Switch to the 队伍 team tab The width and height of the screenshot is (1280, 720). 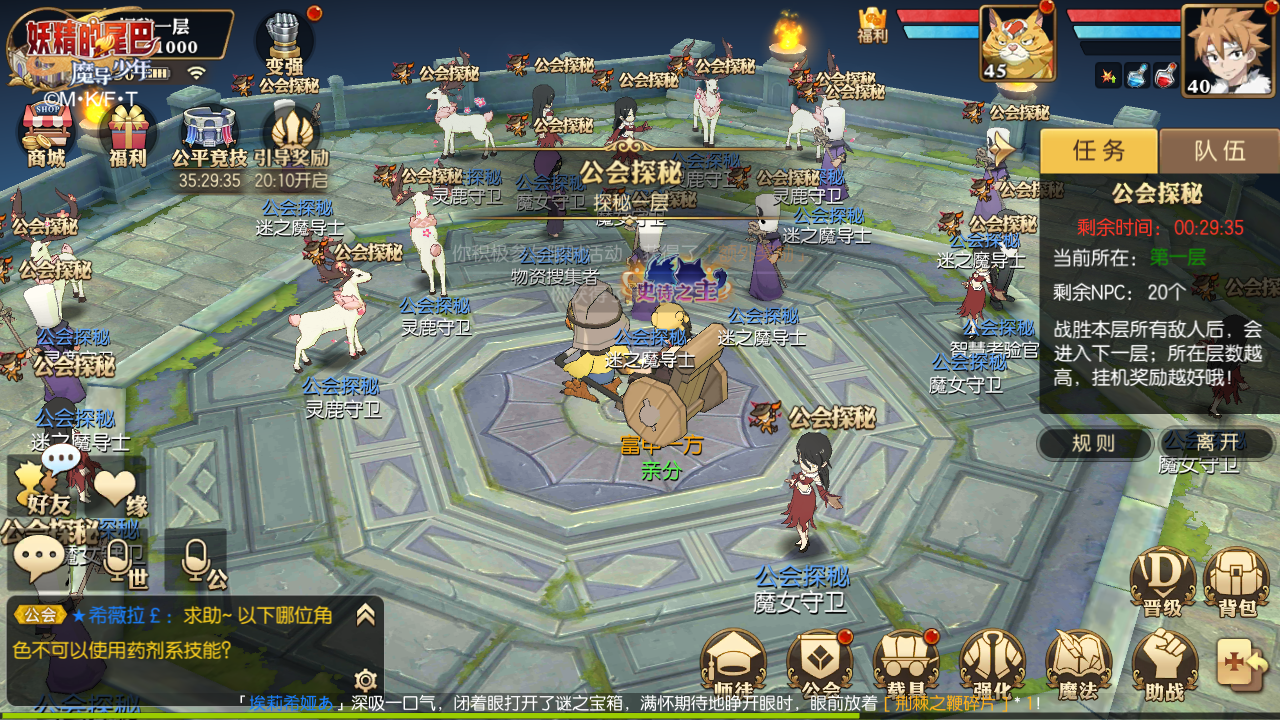(1220, 151)
